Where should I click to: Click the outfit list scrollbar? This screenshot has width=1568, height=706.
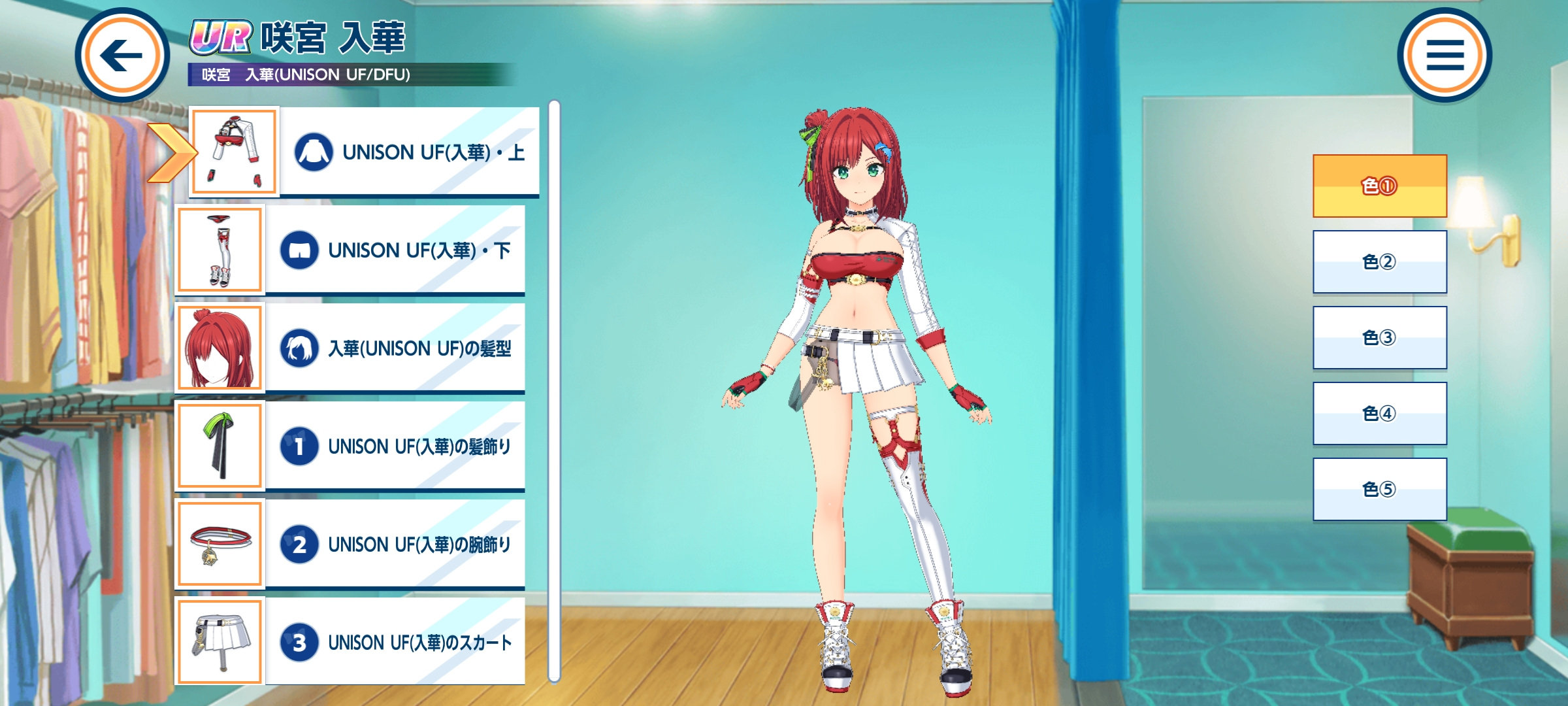[x=554, y=391]
